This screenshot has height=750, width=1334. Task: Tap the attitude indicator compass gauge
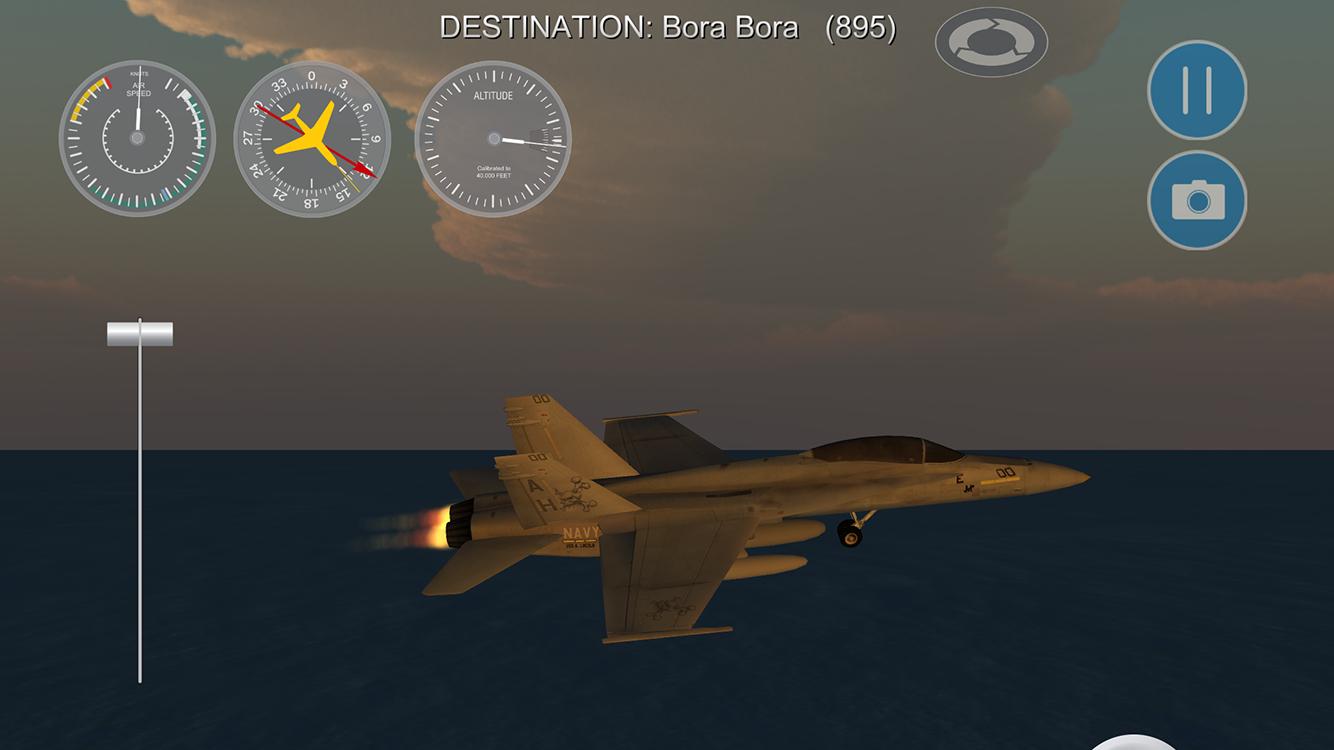(313, 140)
